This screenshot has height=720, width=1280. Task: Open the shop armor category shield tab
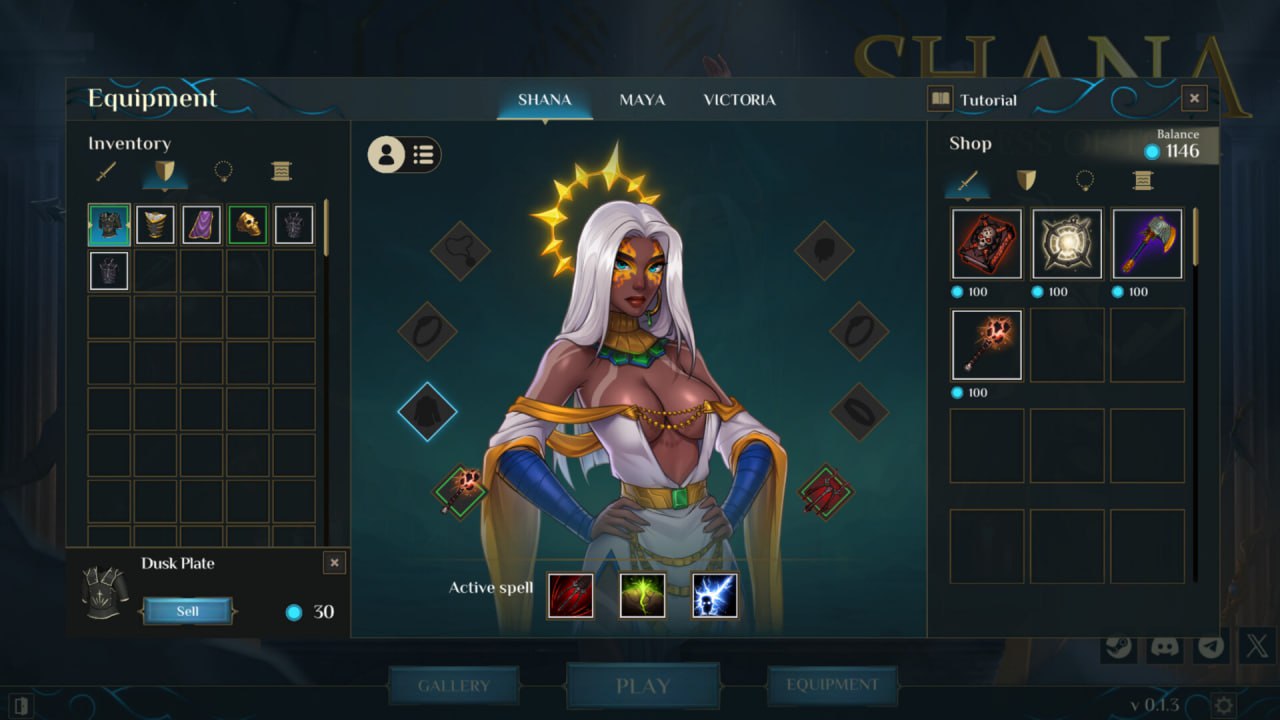click(x=1026, y=180)
